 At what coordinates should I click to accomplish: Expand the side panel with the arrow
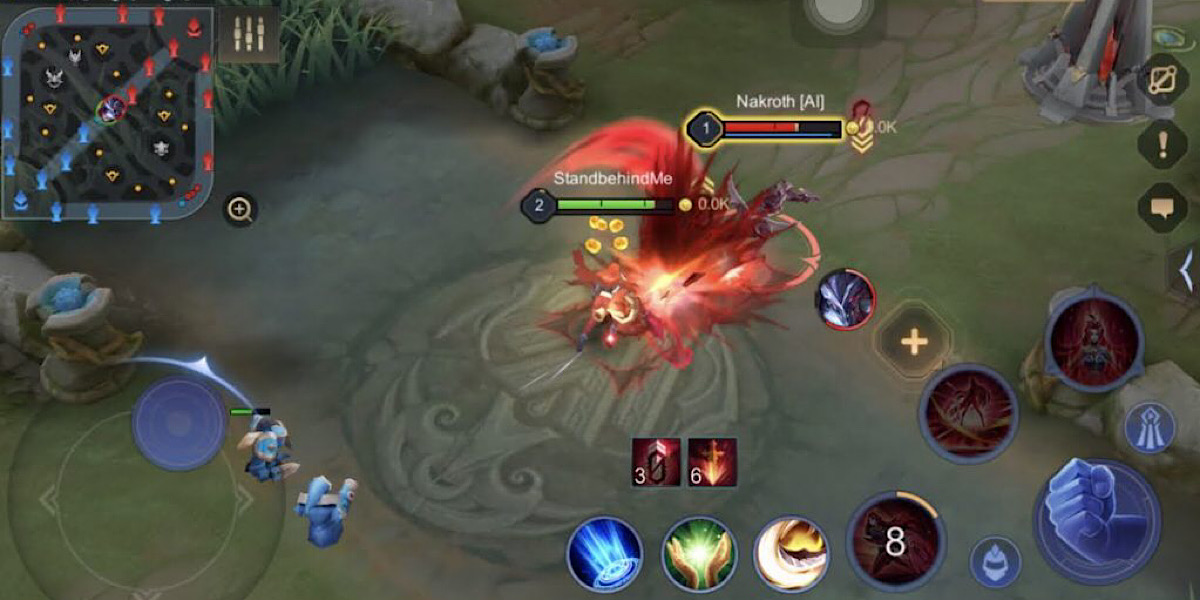[1185, 269]
